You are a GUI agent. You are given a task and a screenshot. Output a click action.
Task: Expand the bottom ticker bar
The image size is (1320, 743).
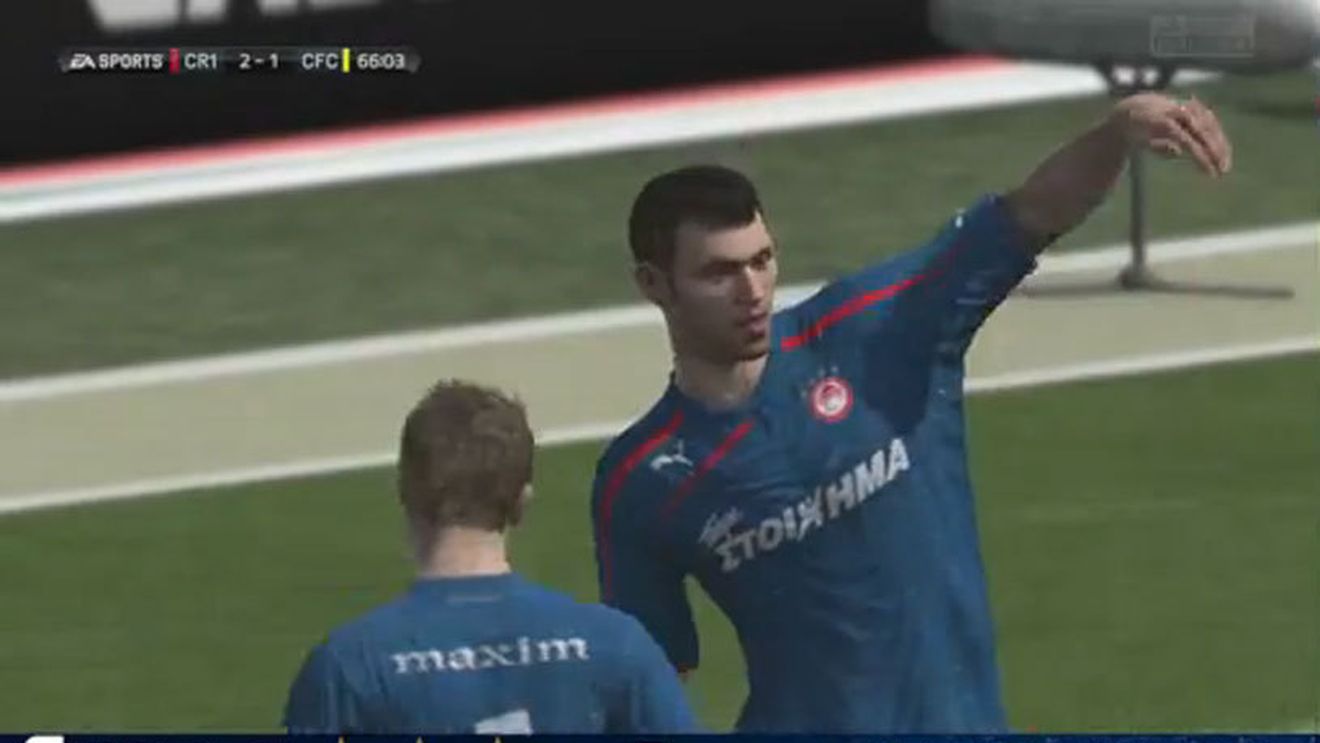pos(660,738)
